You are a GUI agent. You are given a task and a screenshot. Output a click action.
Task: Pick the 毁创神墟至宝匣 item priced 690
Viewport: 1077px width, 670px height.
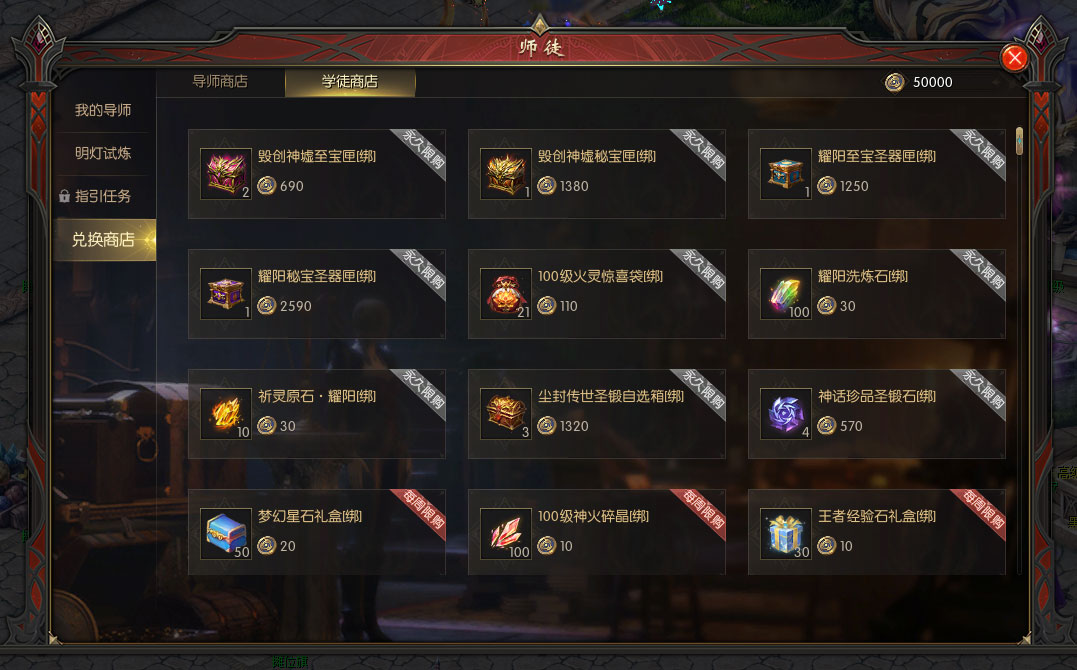226,174
